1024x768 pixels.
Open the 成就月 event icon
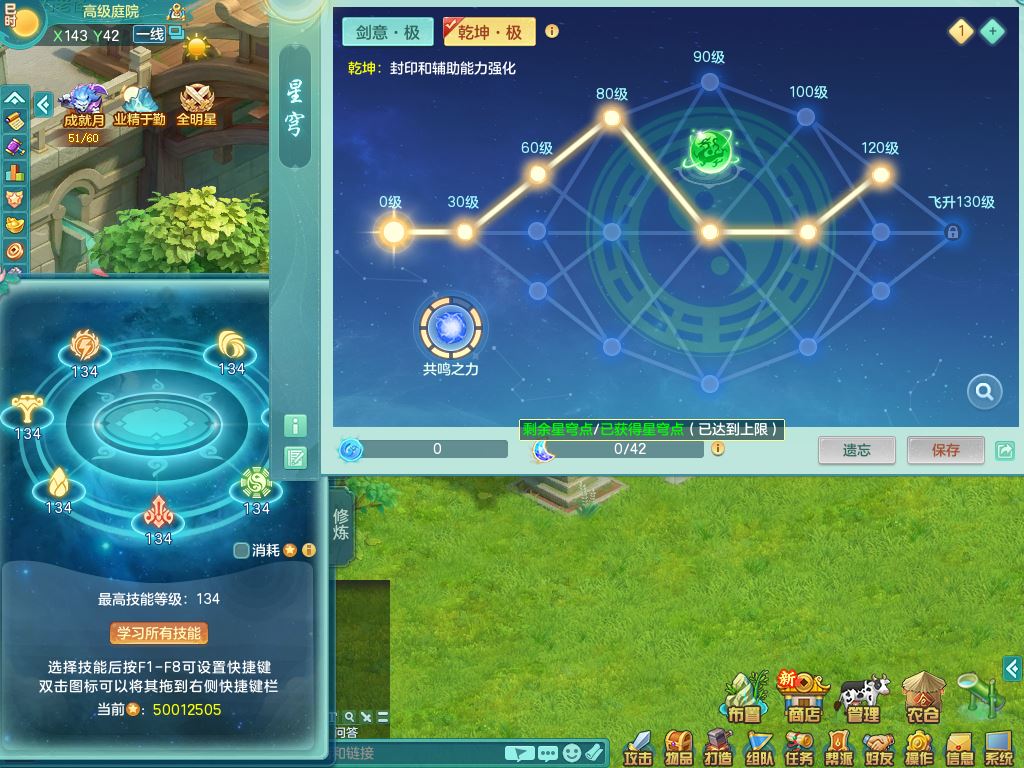(x=83, y=104)
